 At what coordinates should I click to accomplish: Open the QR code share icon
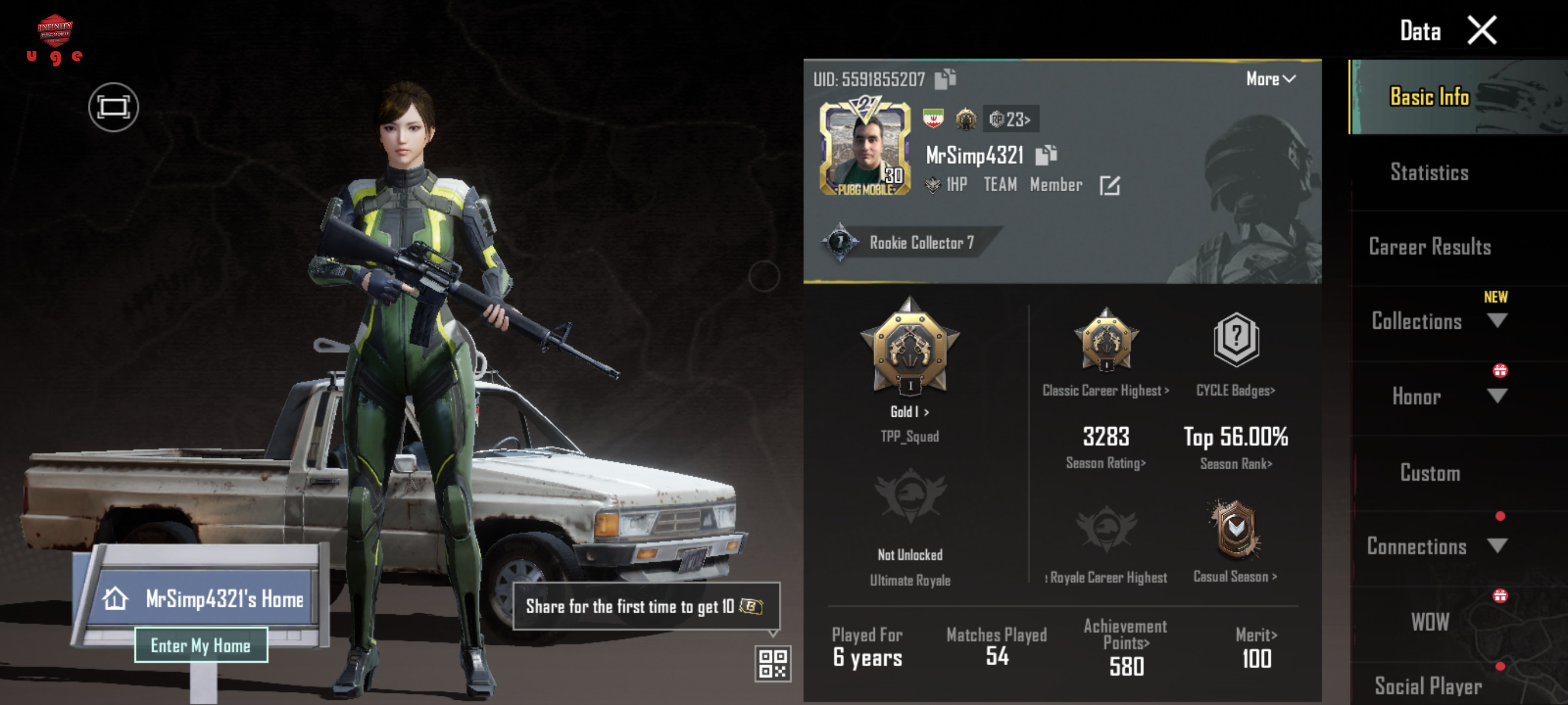pyautogui.click(x=772, y=663)
